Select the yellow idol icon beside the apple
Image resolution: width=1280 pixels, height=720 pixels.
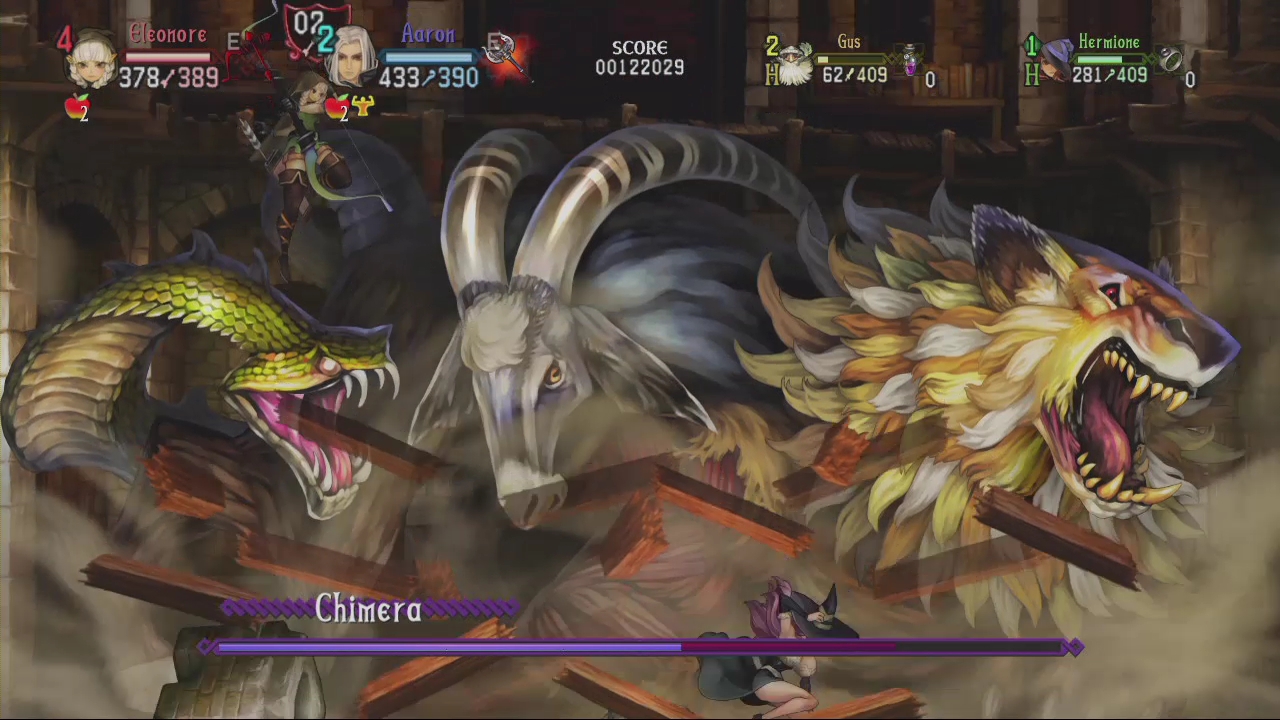[362, 103]
